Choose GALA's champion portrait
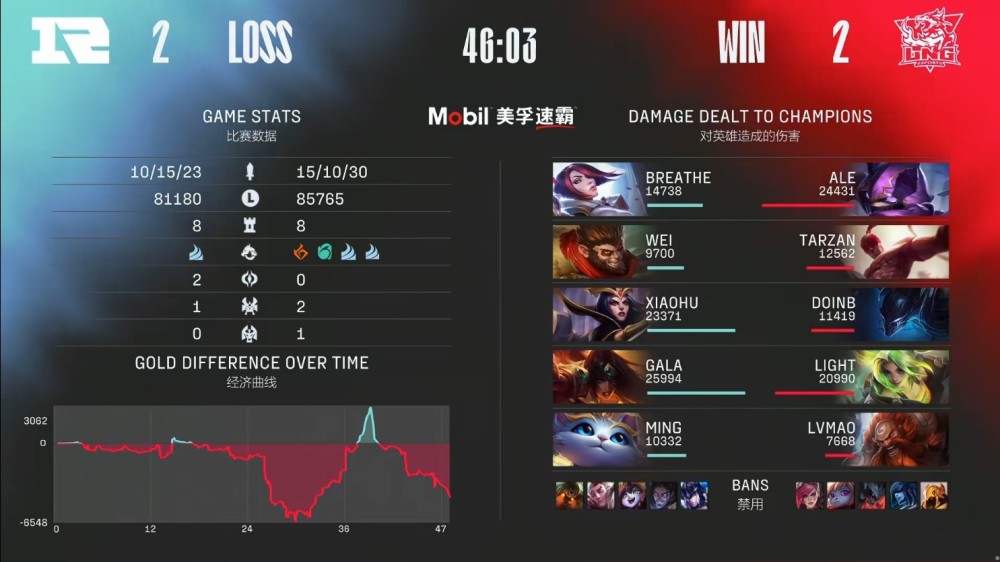1000x562 pixels. [x=597, y=377]
